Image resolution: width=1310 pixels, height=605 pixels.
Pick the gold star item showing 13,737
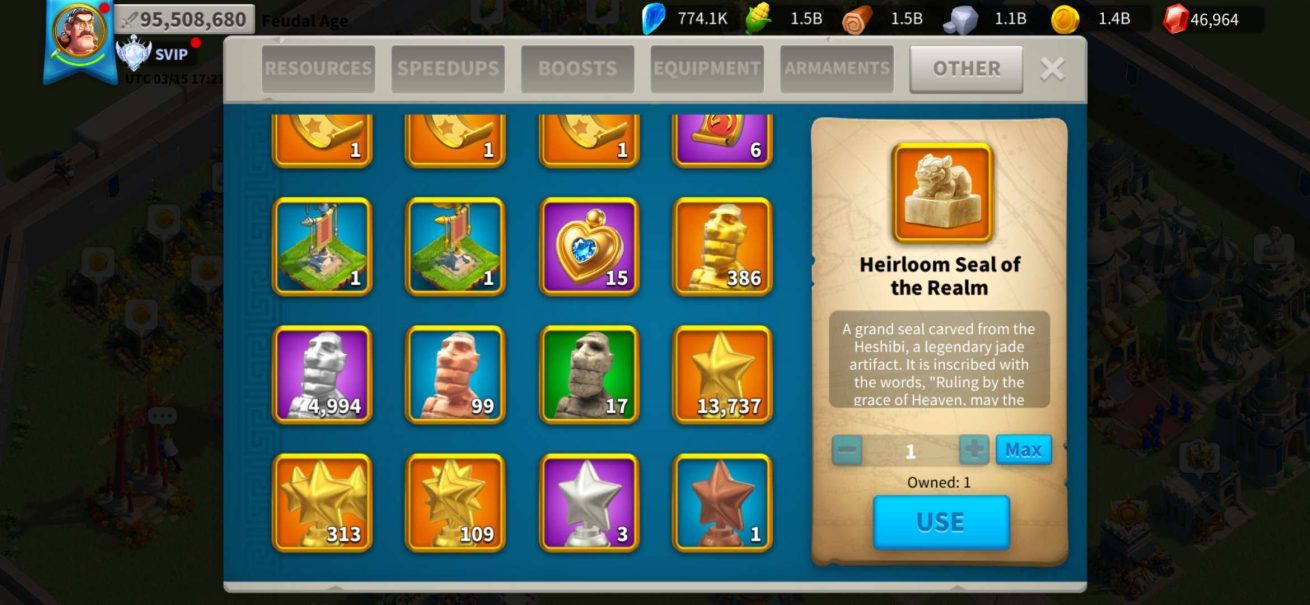point(722,374)
